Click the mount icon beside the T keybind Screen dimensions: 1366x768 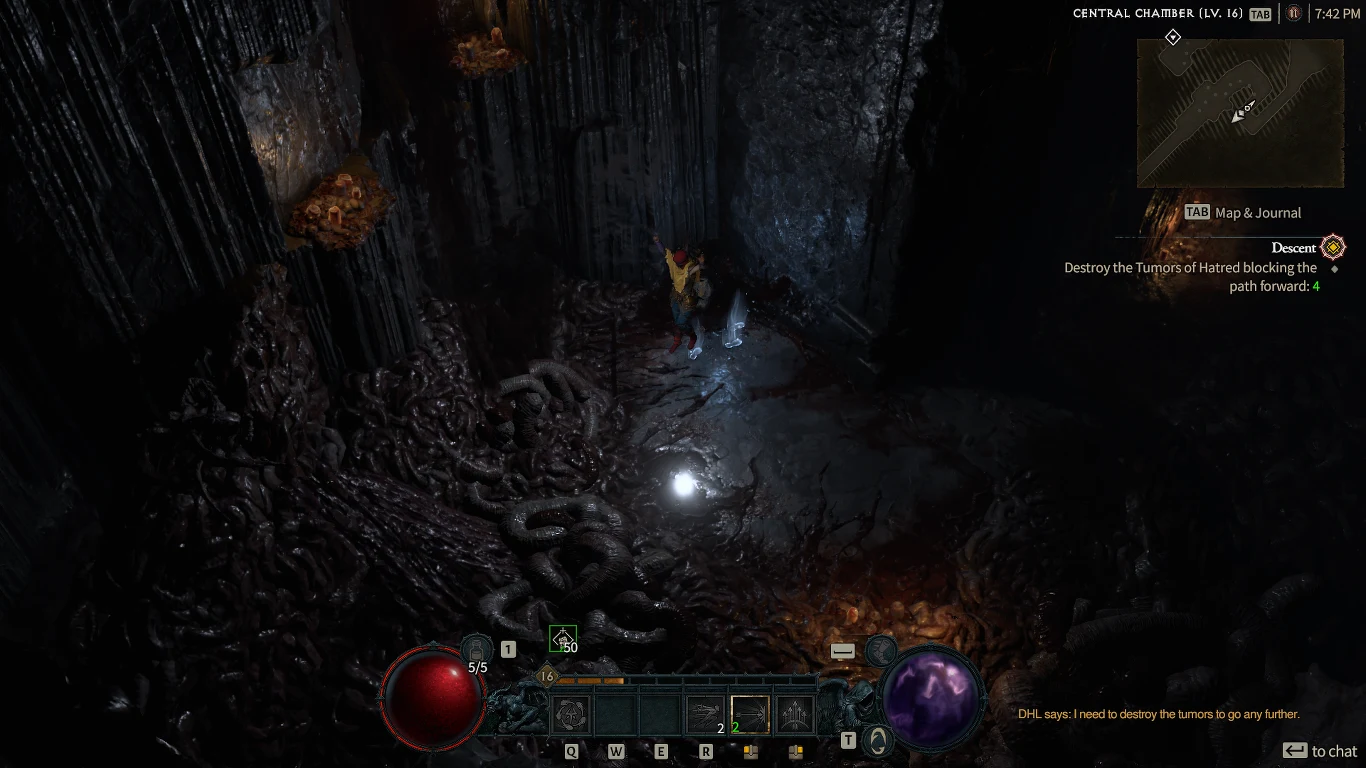coord(878,741)
